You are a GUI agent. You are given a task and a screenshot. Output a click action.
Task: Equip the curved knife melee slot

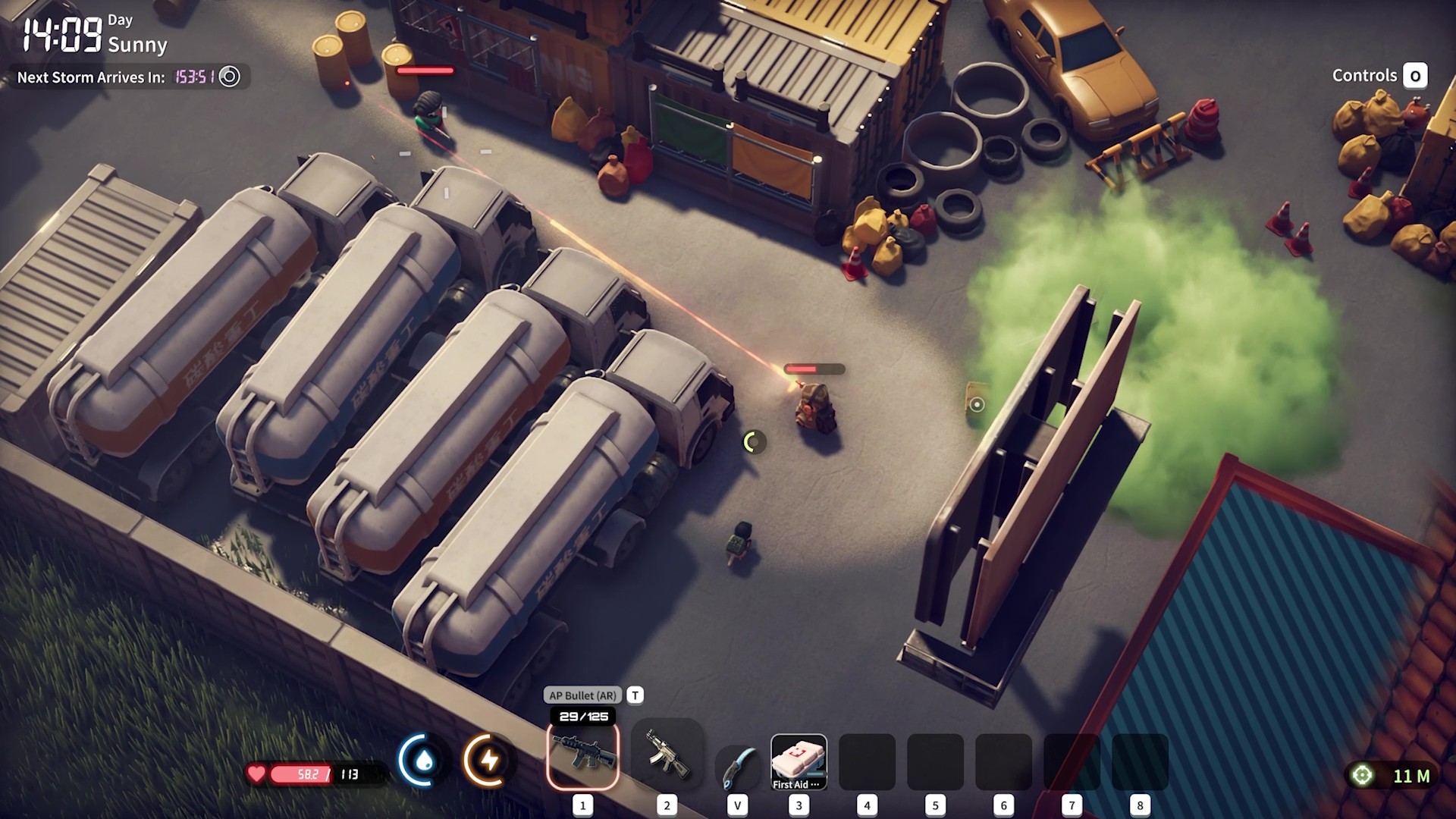pos(736,764)
